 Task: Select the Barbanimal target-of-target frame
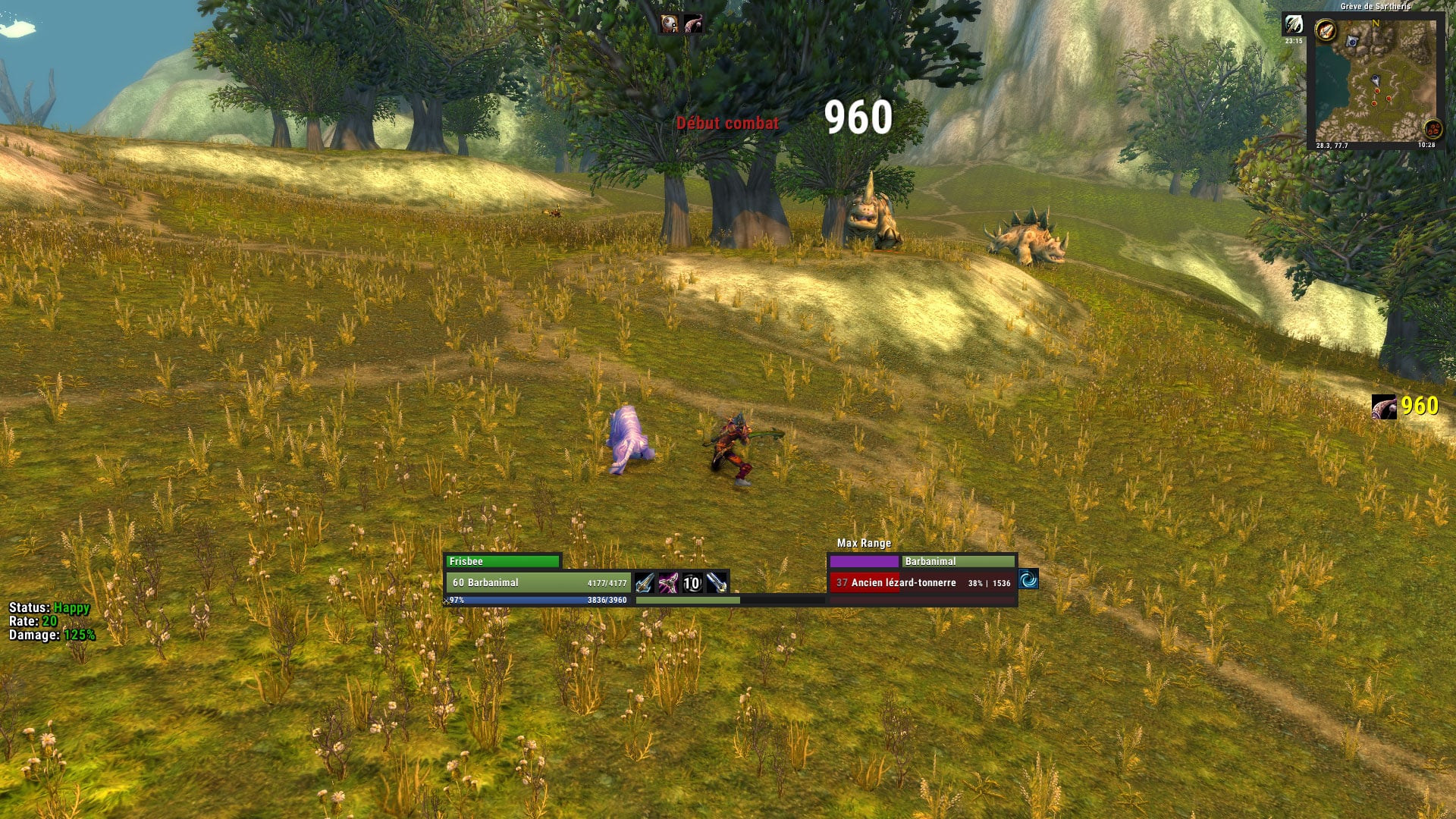click(x=959, y=561)
